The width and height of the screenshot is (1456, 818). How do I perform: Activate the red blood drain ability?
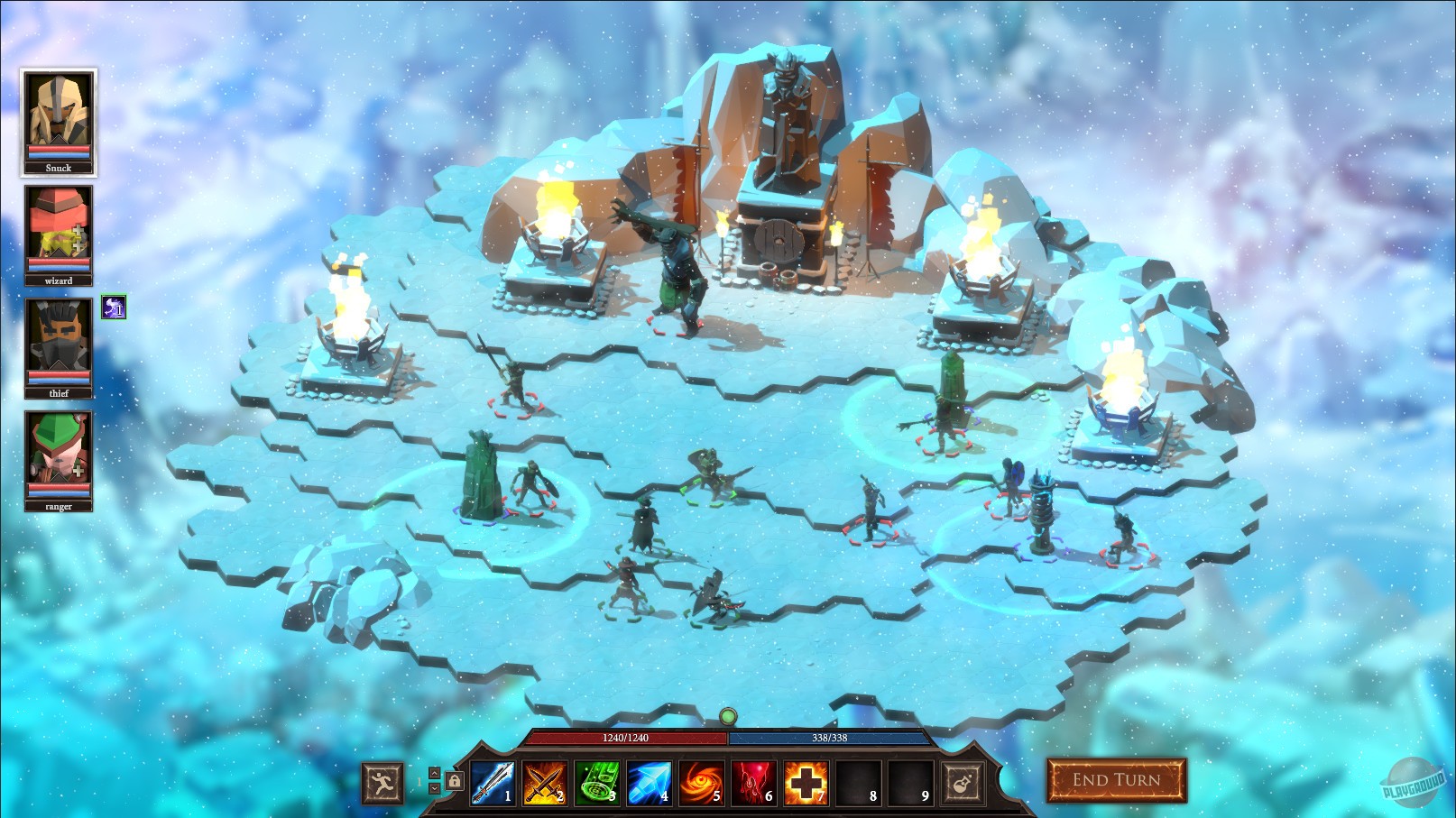(751, 782)
